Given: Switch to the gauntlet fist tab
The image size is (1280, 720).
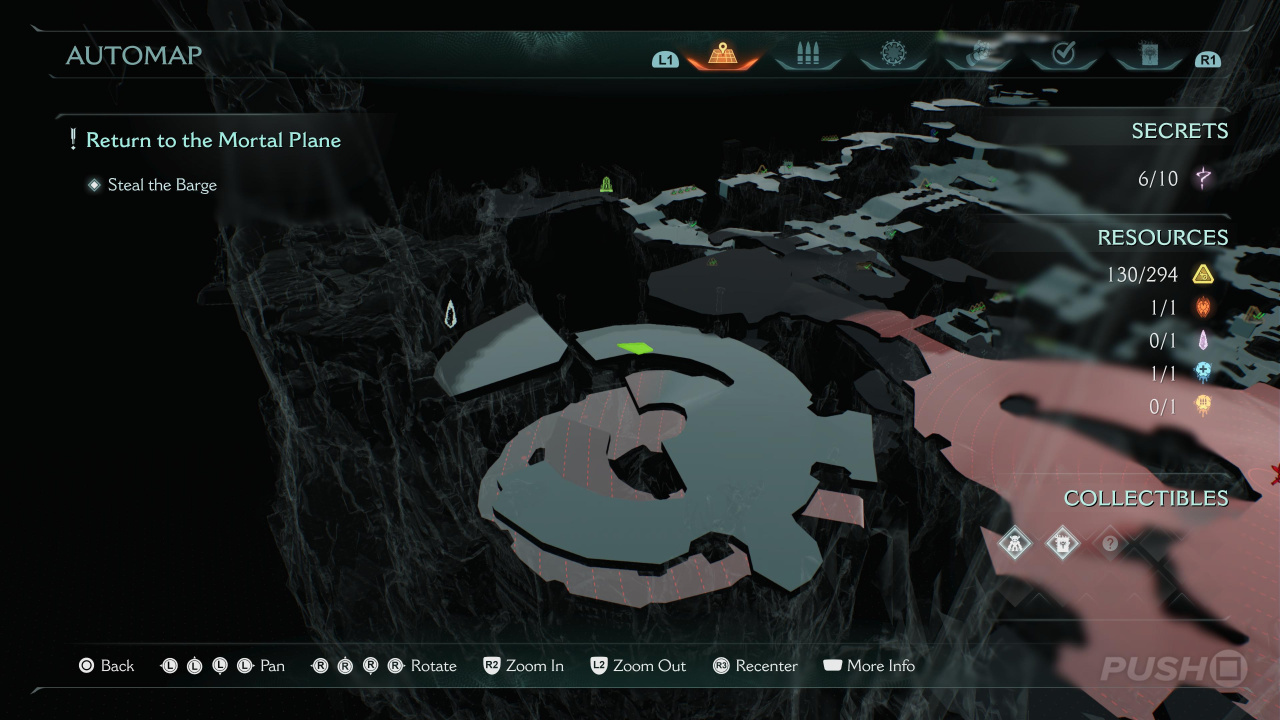Looking at the screenshot, I should [979, 54].
